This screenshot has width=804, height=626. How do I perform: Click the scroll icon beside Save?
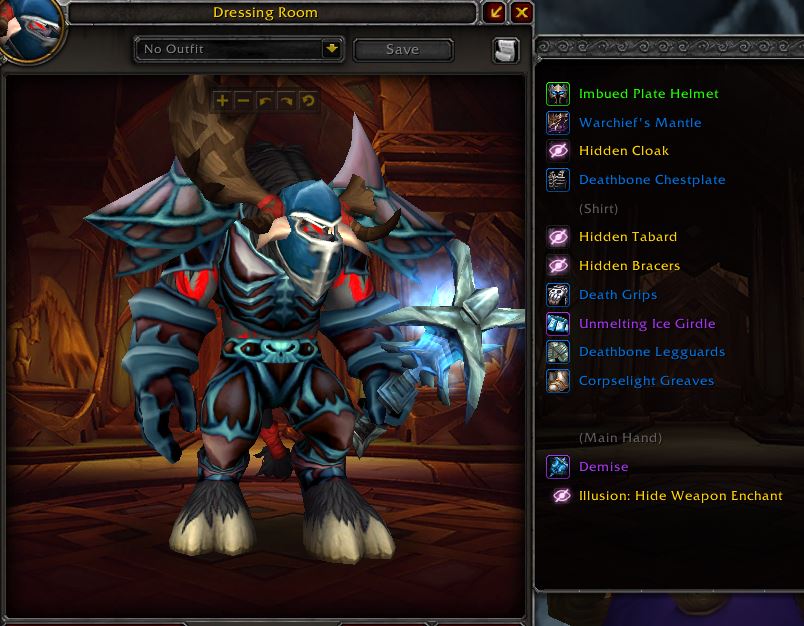point(506,50)
